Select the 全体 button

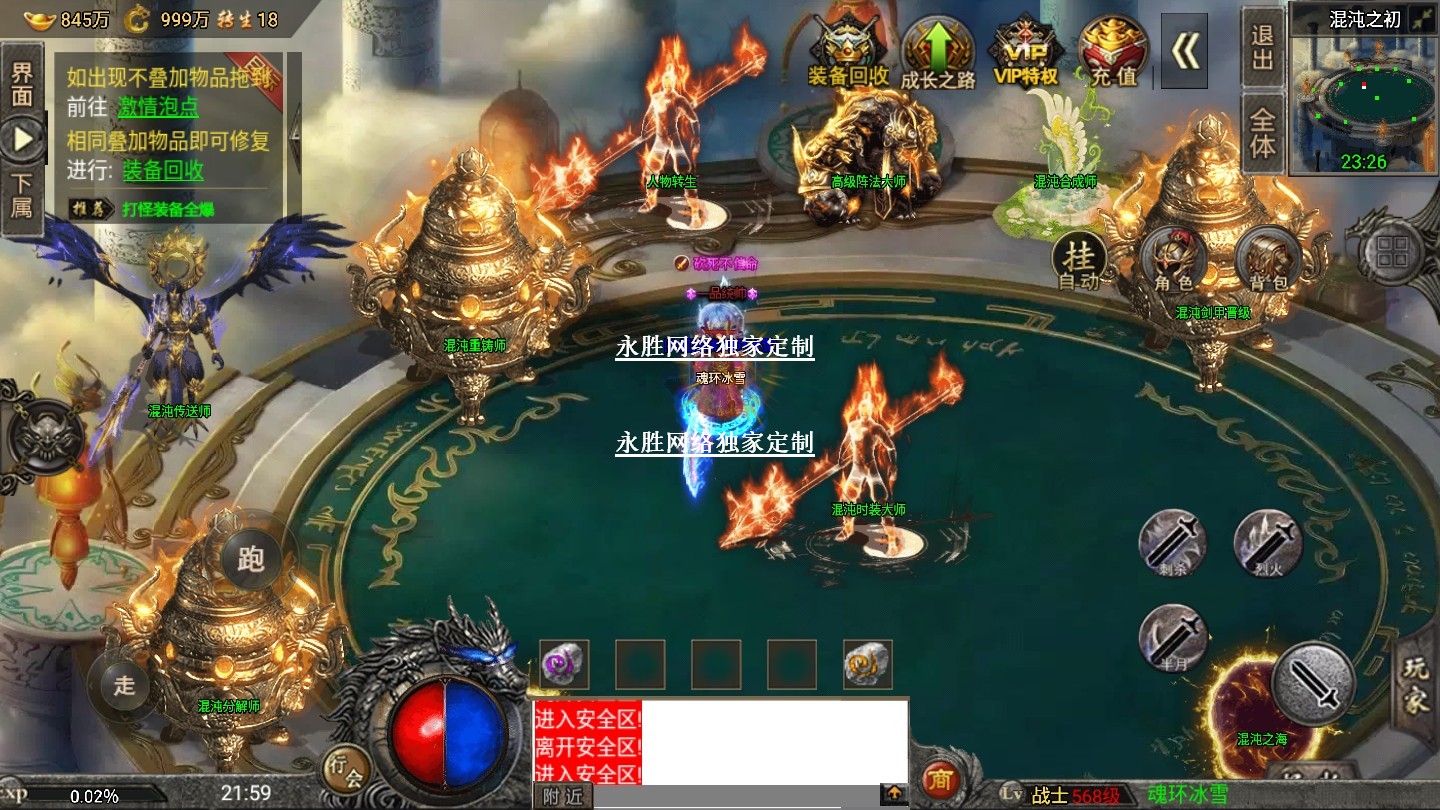[1263, 134]
